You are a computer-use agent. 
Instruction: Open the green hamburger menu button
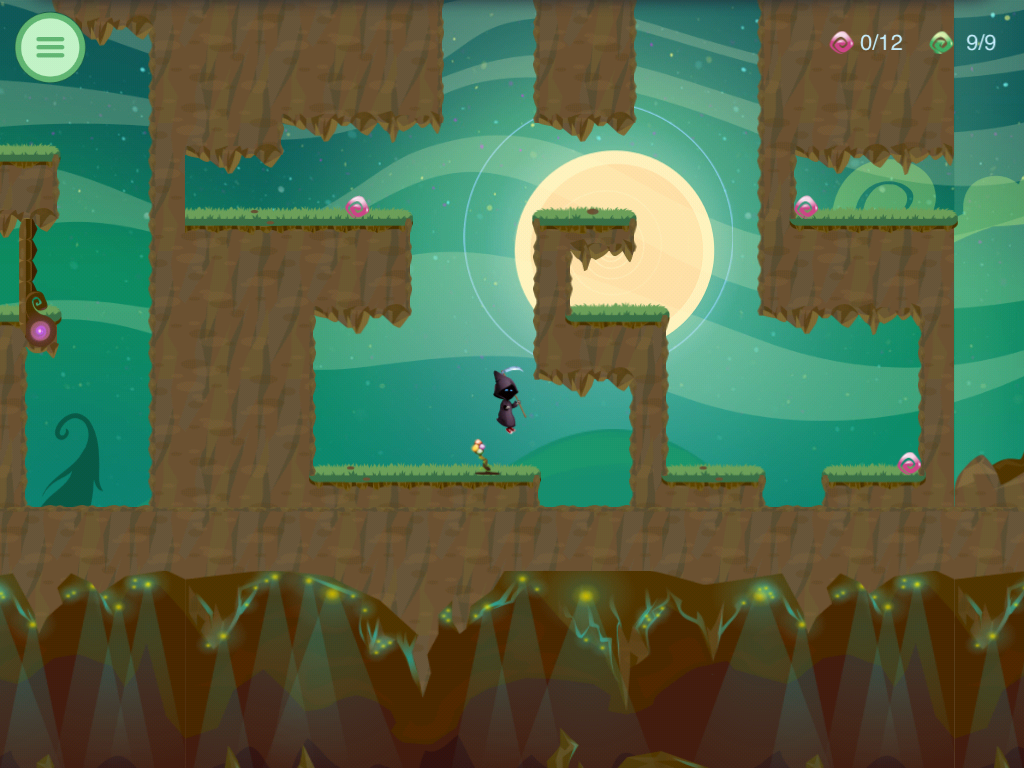coord(50,47)
